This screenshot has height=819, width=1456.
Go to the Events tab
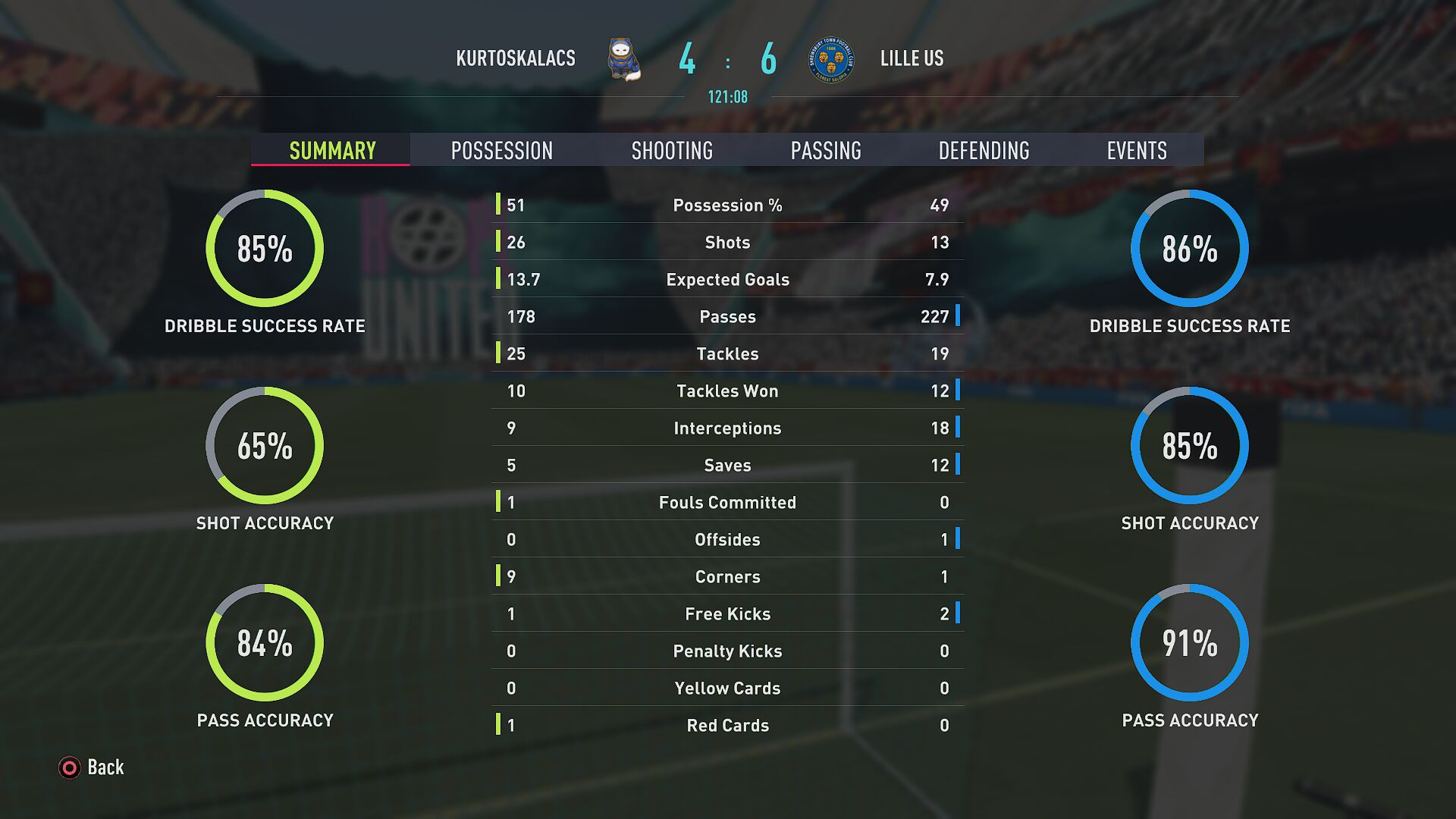pos(1136,150)
